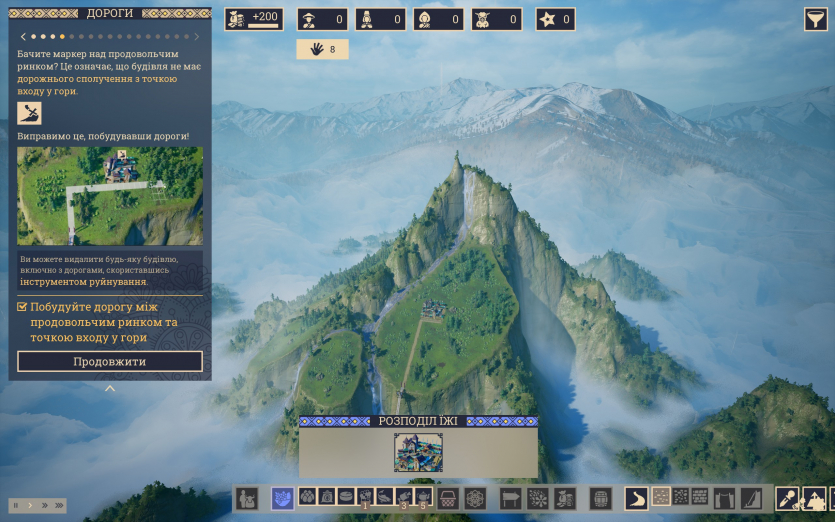Open the coin income +200 panel
This screenshot has height=522, width=835.
(254, 19)
